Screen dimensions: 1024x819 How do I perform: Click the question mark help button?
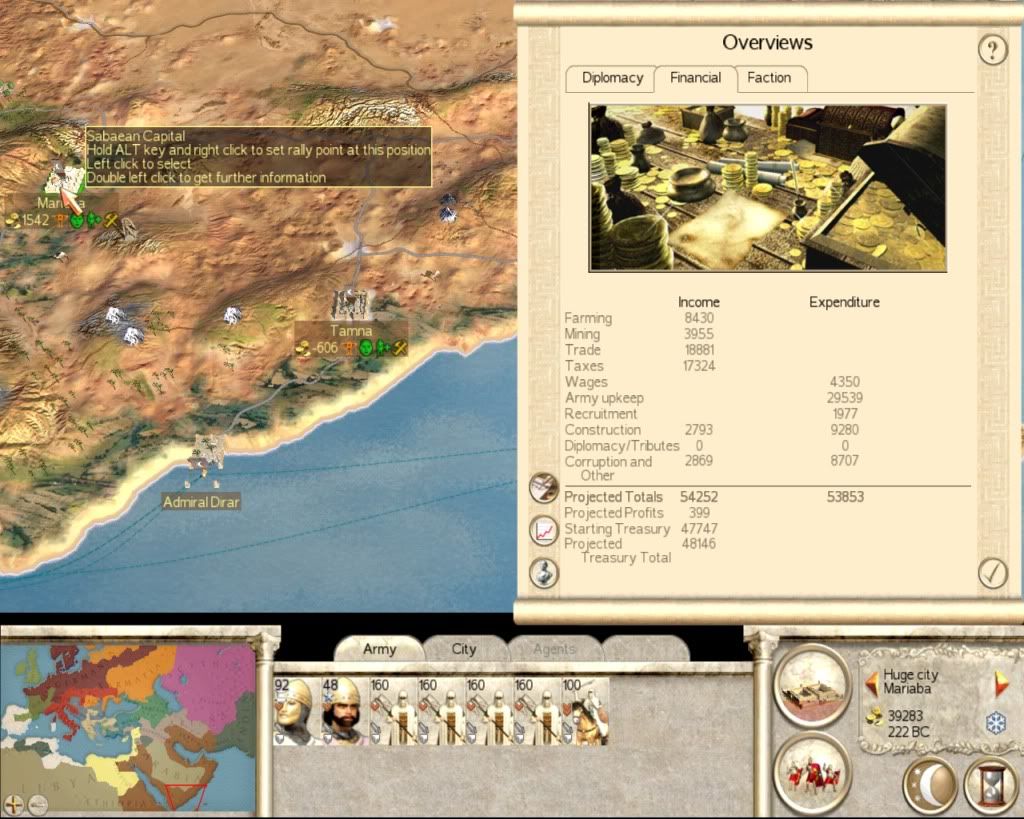point(992,50)
